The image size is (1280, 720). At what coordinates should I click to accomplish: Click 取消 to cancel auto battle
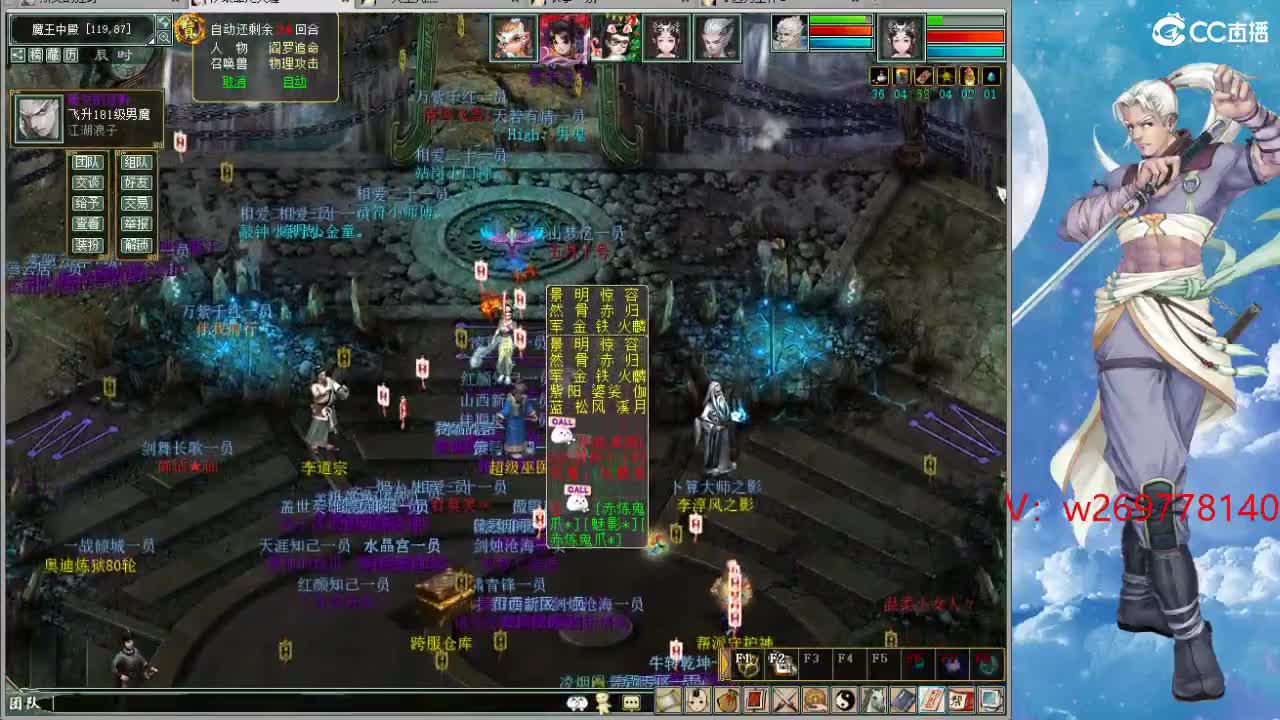click(234, 83)
